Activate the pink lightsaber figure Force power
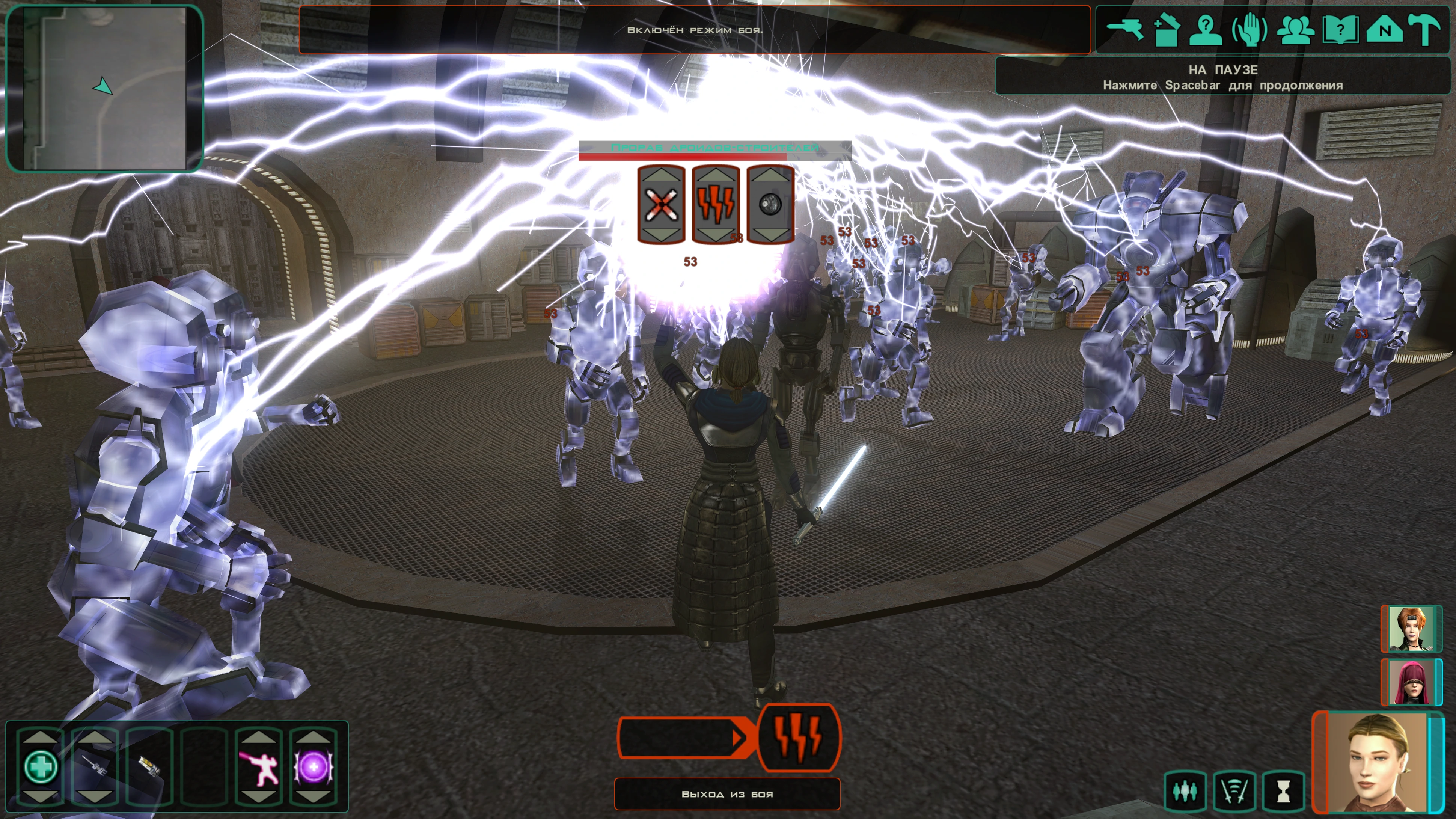The height and width of the screenshot is (819, 1456). pos(259,767)
